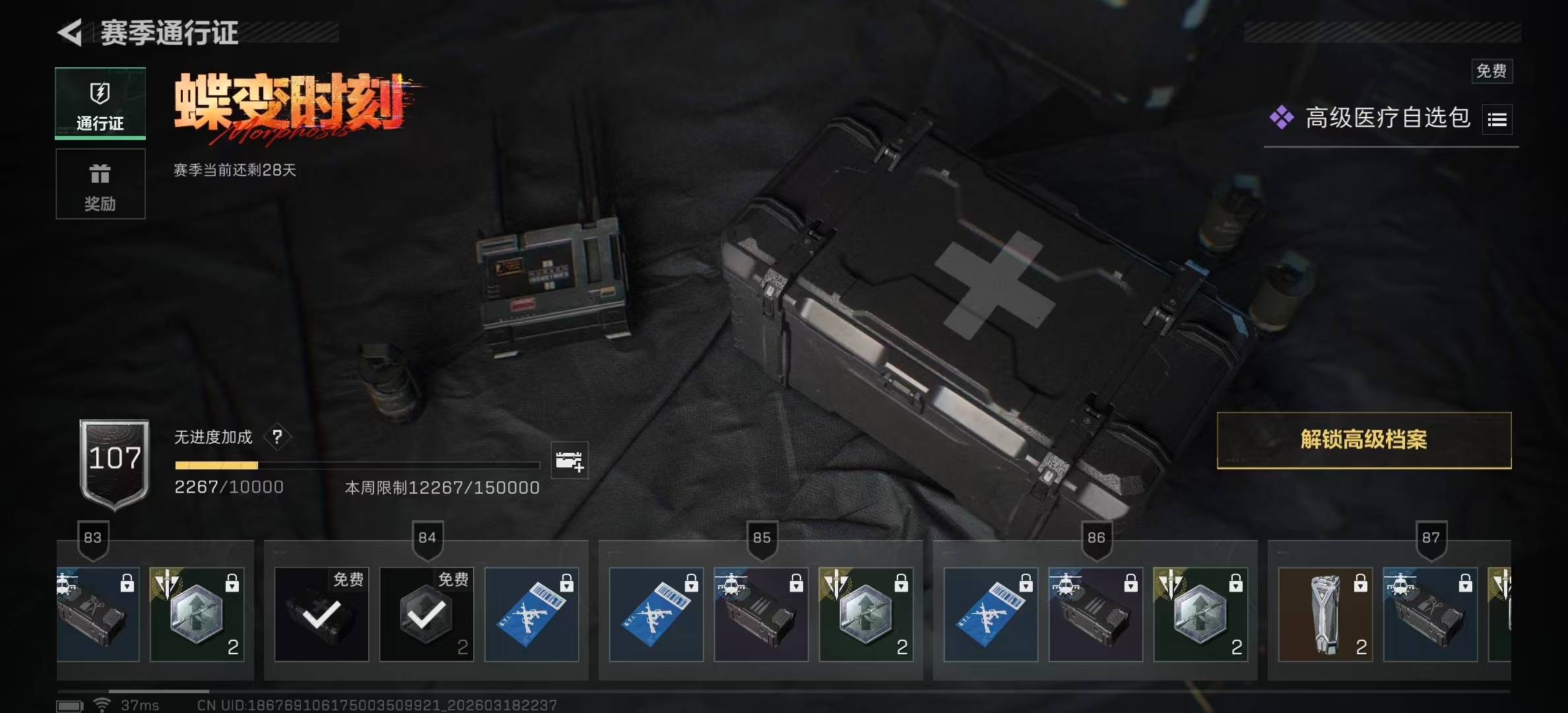Click the question mark beside 无进度加成
The image size is (1568, 713).
(x=277, y=437)
